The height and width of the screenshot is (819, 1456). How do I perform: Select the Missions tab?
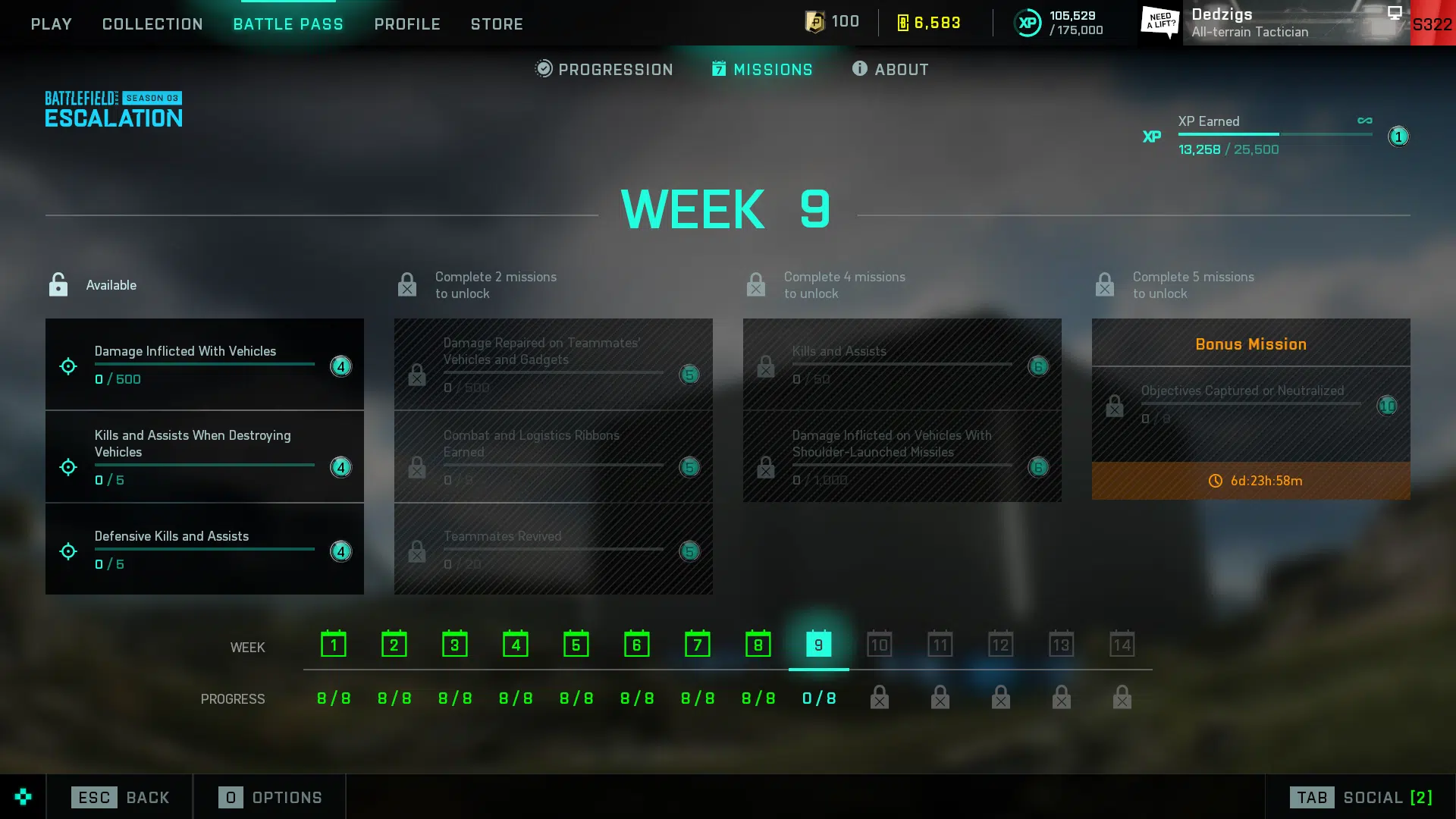(x=762, y=69)
